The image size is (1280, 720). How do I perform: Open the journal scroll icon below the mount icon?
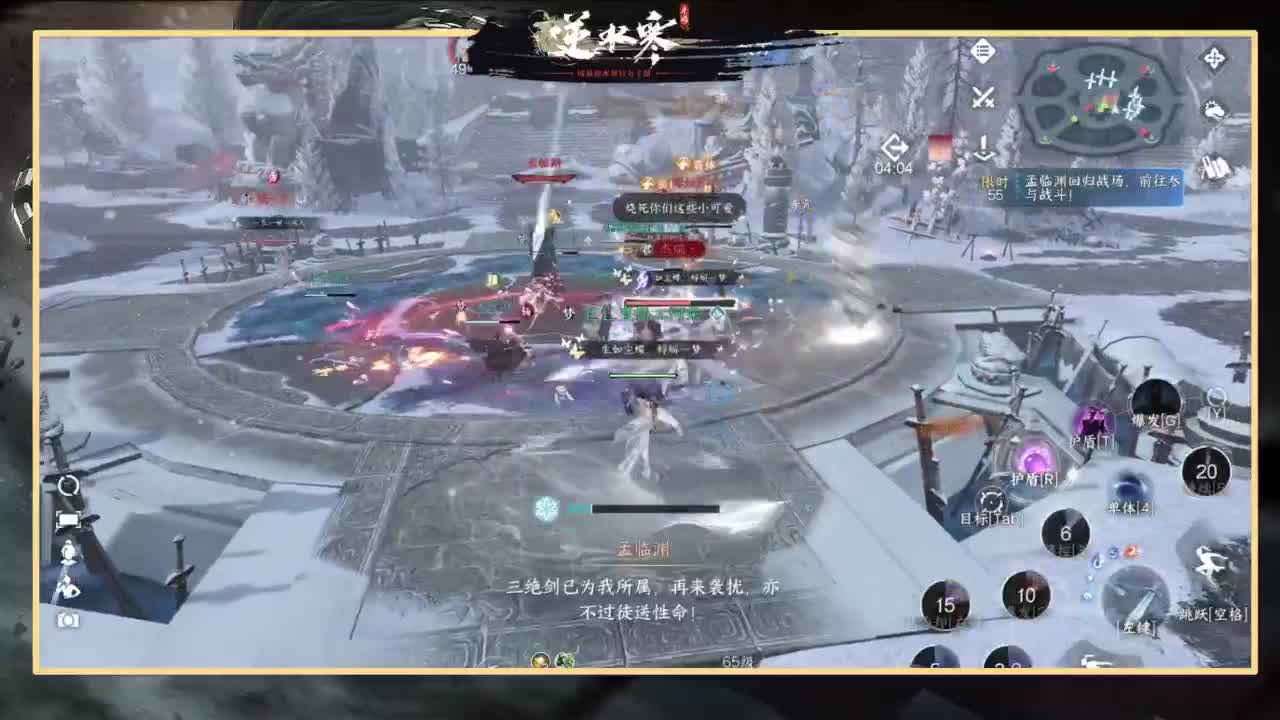(1214, 168)
